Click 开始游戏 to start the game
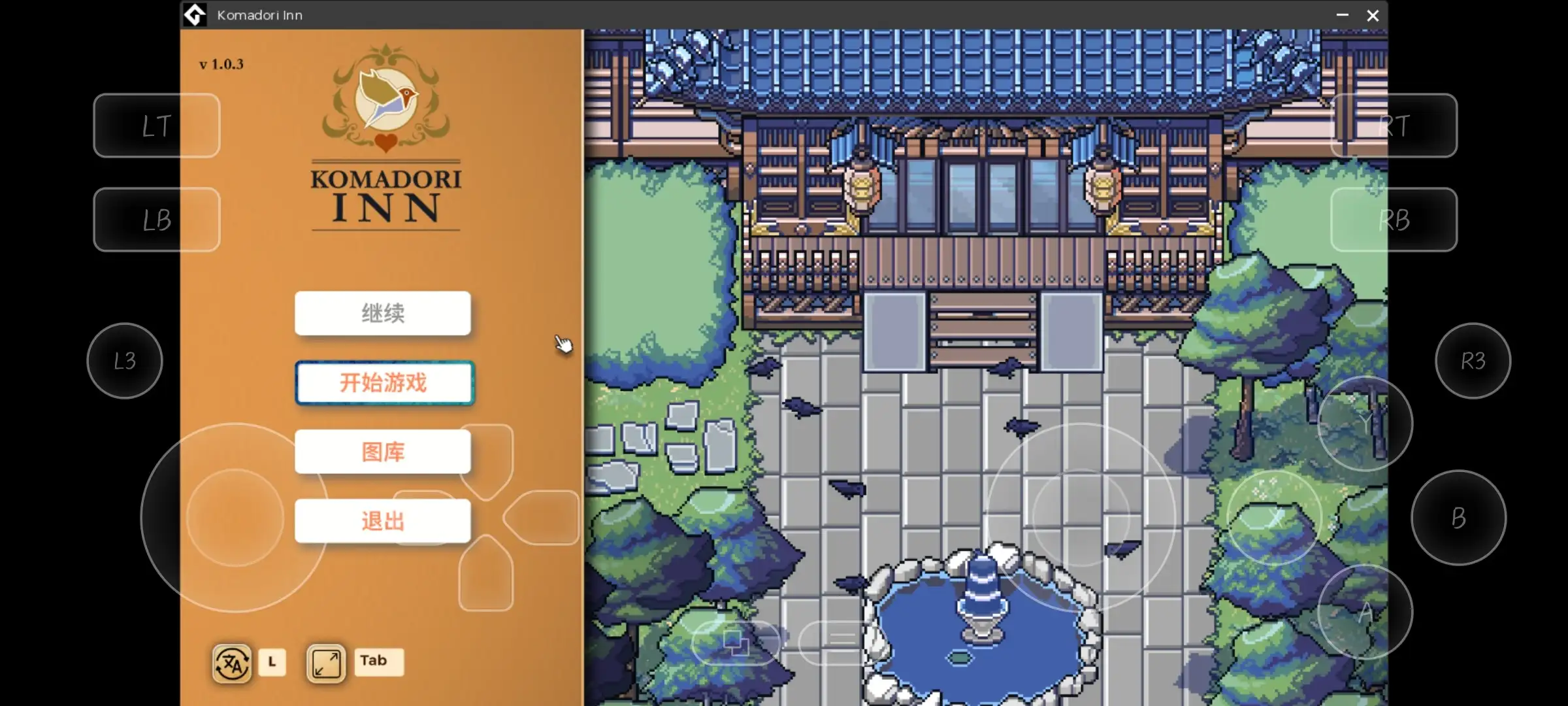Viewport: 1568px width, 706px height. tap(384, 383)
